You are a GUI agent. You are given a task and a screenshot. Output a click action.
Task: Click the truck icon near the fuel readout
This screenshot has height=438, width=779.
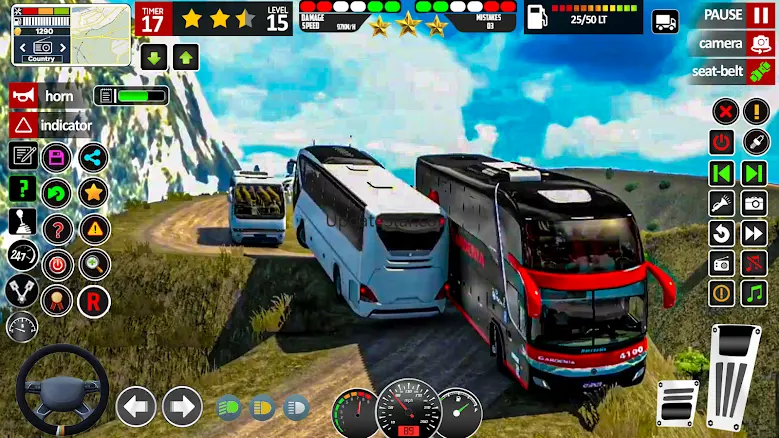pos(664,21)
